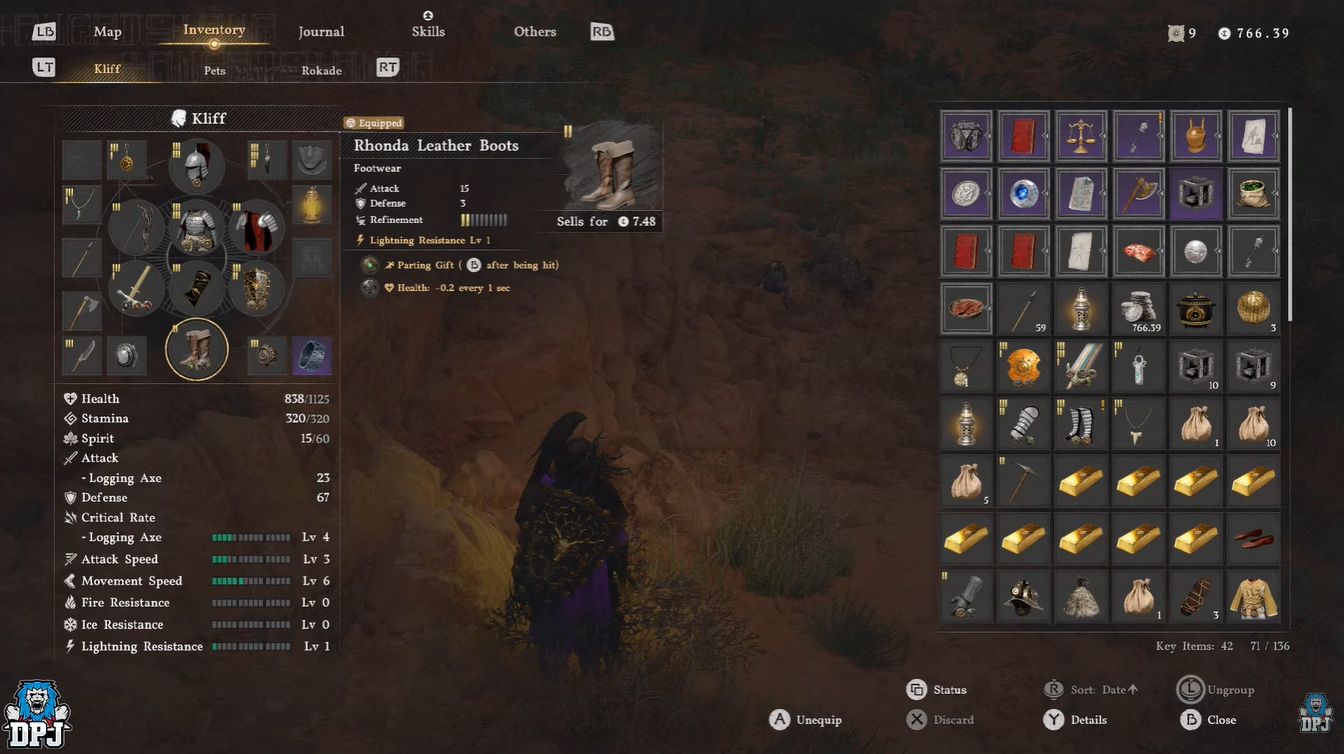The image size is (1344, 754).
Task: Pick the logging axe equipment slot
Action: 83,312
